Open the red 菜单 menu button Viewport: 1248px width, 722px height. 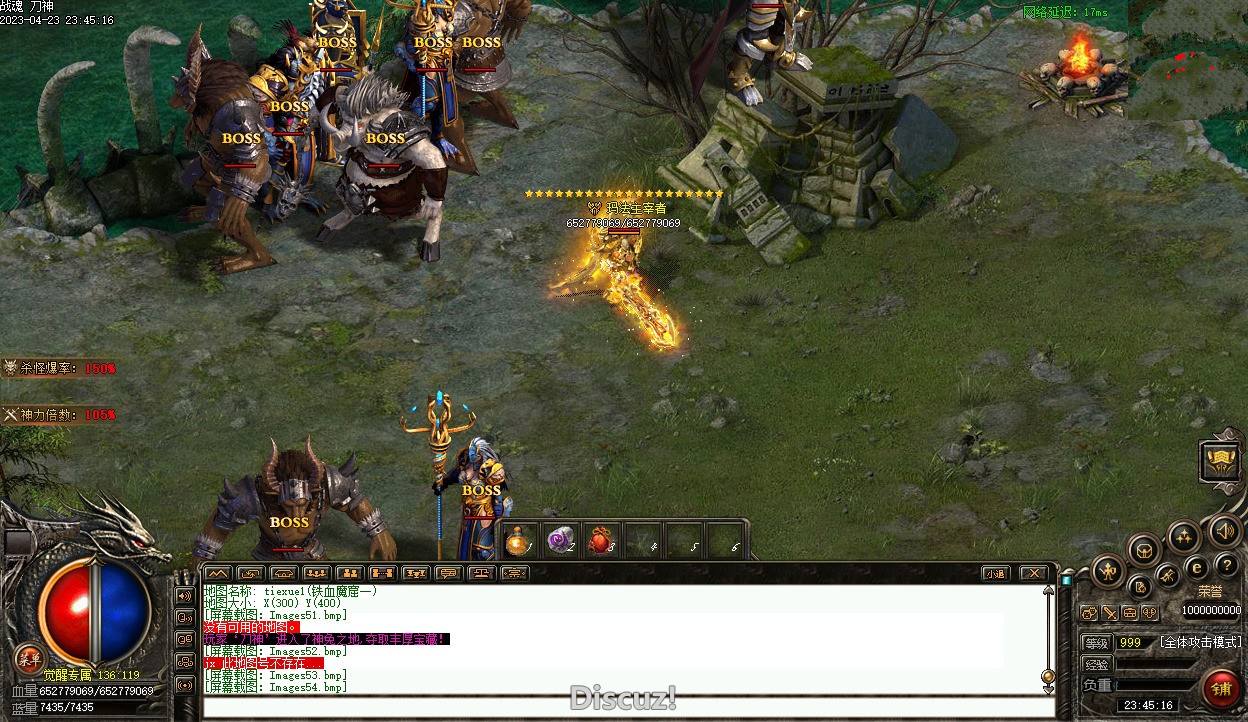pos(29,659)
